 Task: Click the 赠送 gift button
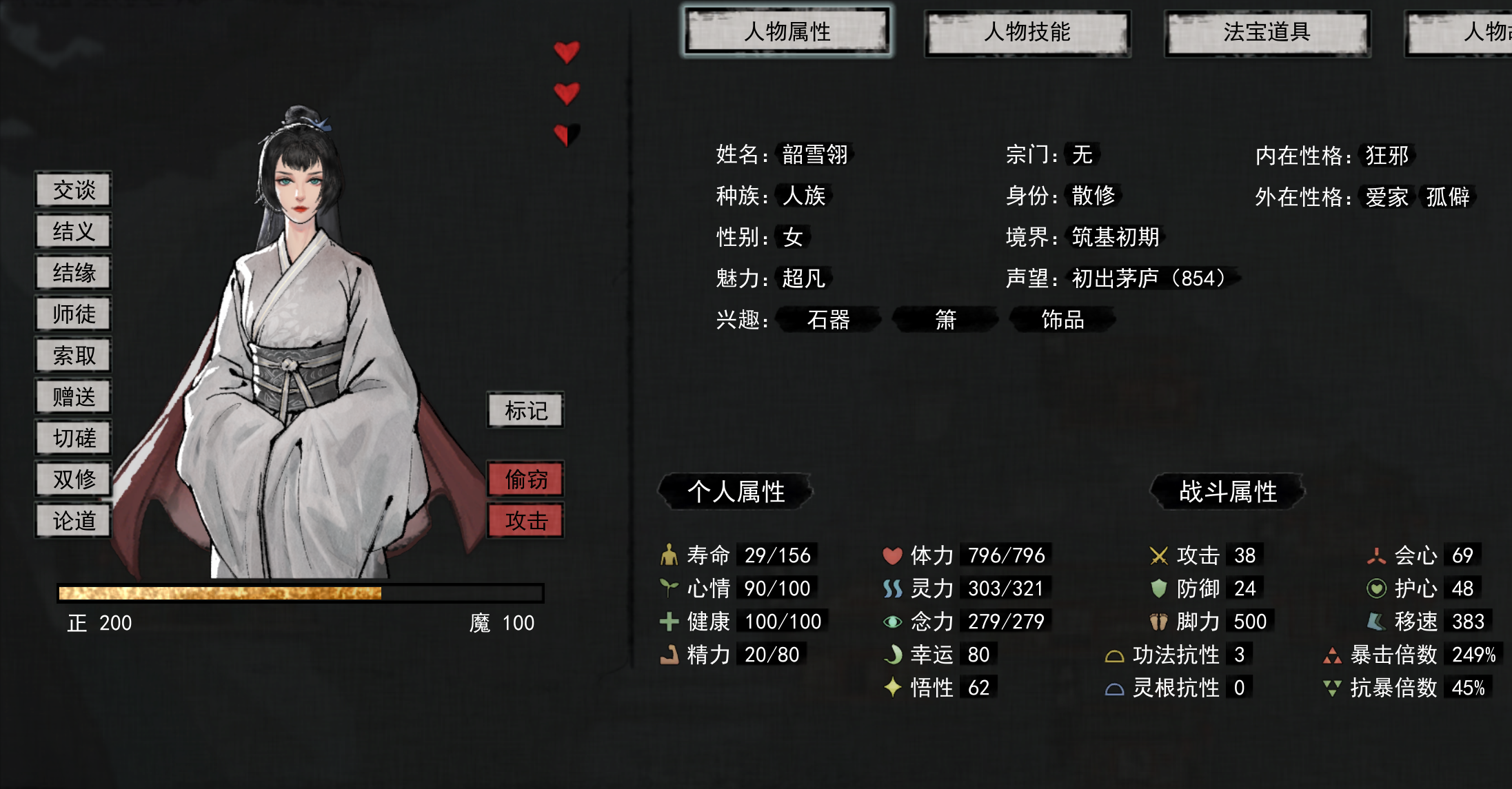click(74, 397)
